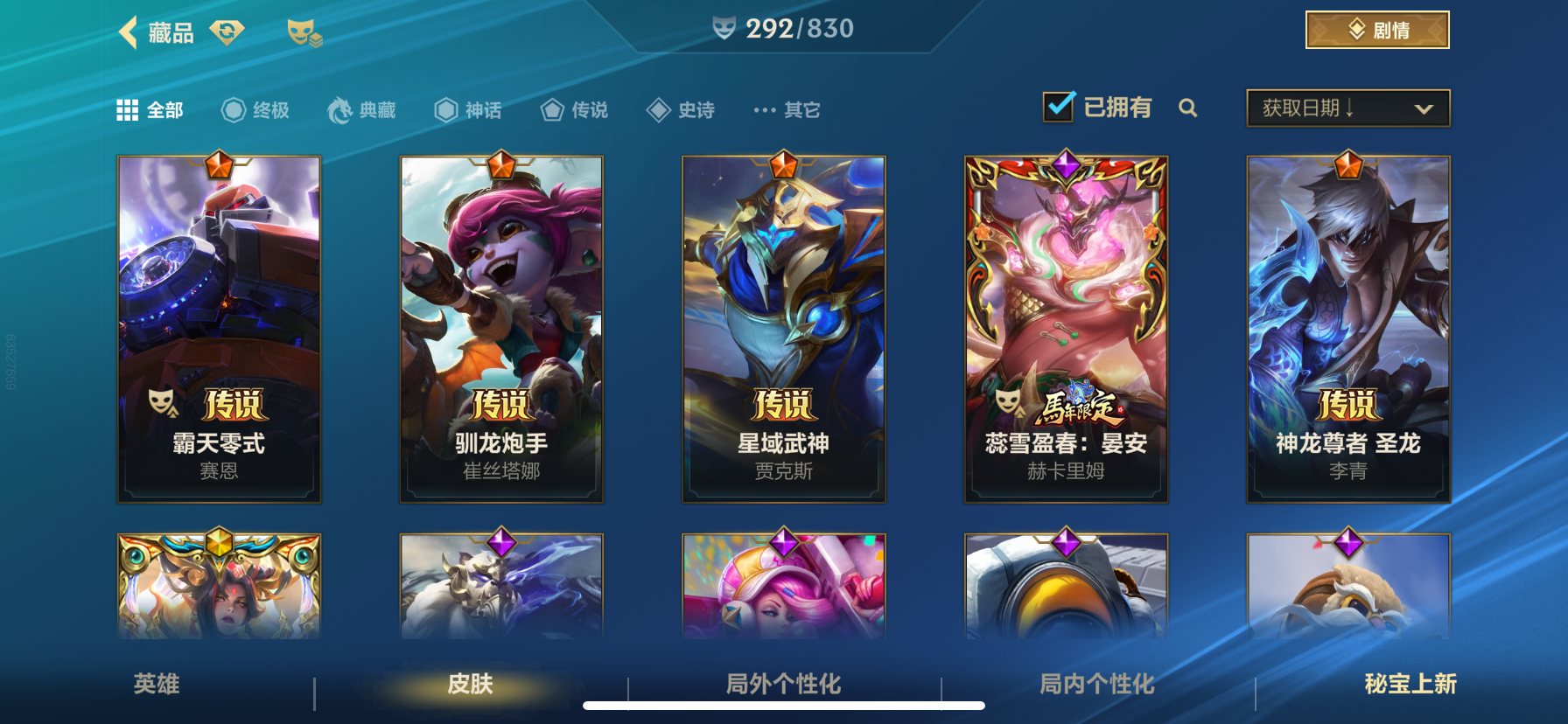Click the 驯龙炮手 skin card

click(500, 328)
